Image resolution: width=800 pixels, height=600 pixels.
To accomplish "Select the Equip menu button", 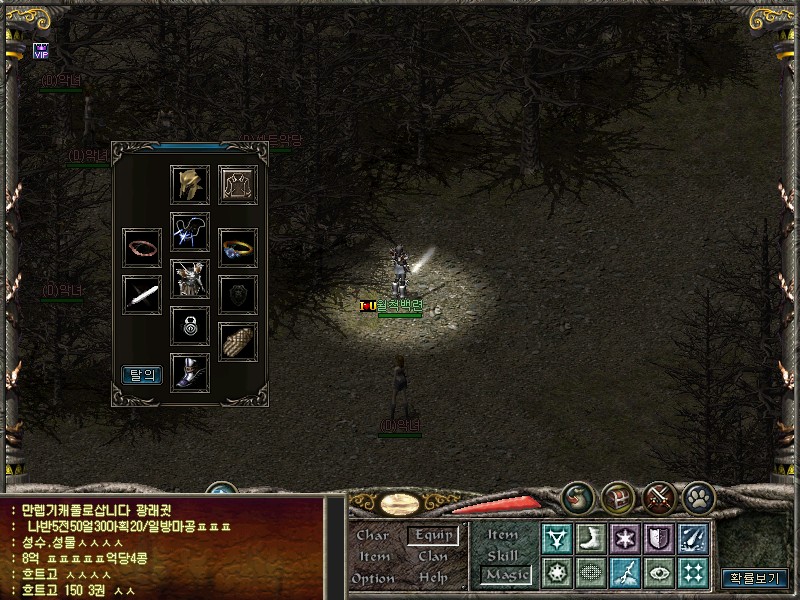I will point(433,535).
